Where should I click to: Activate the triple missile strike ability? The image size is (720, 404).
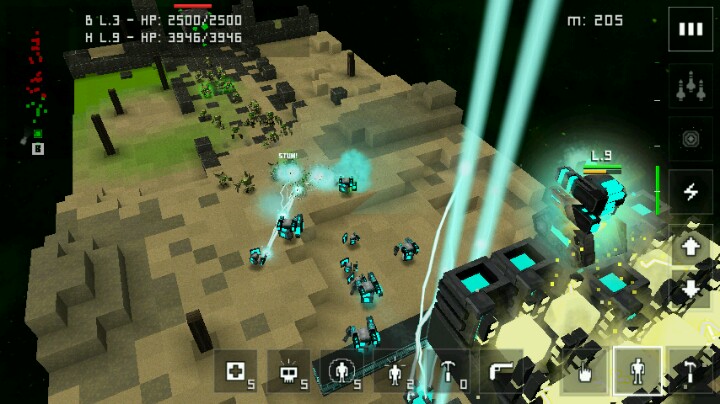click(x=690, y=87)
